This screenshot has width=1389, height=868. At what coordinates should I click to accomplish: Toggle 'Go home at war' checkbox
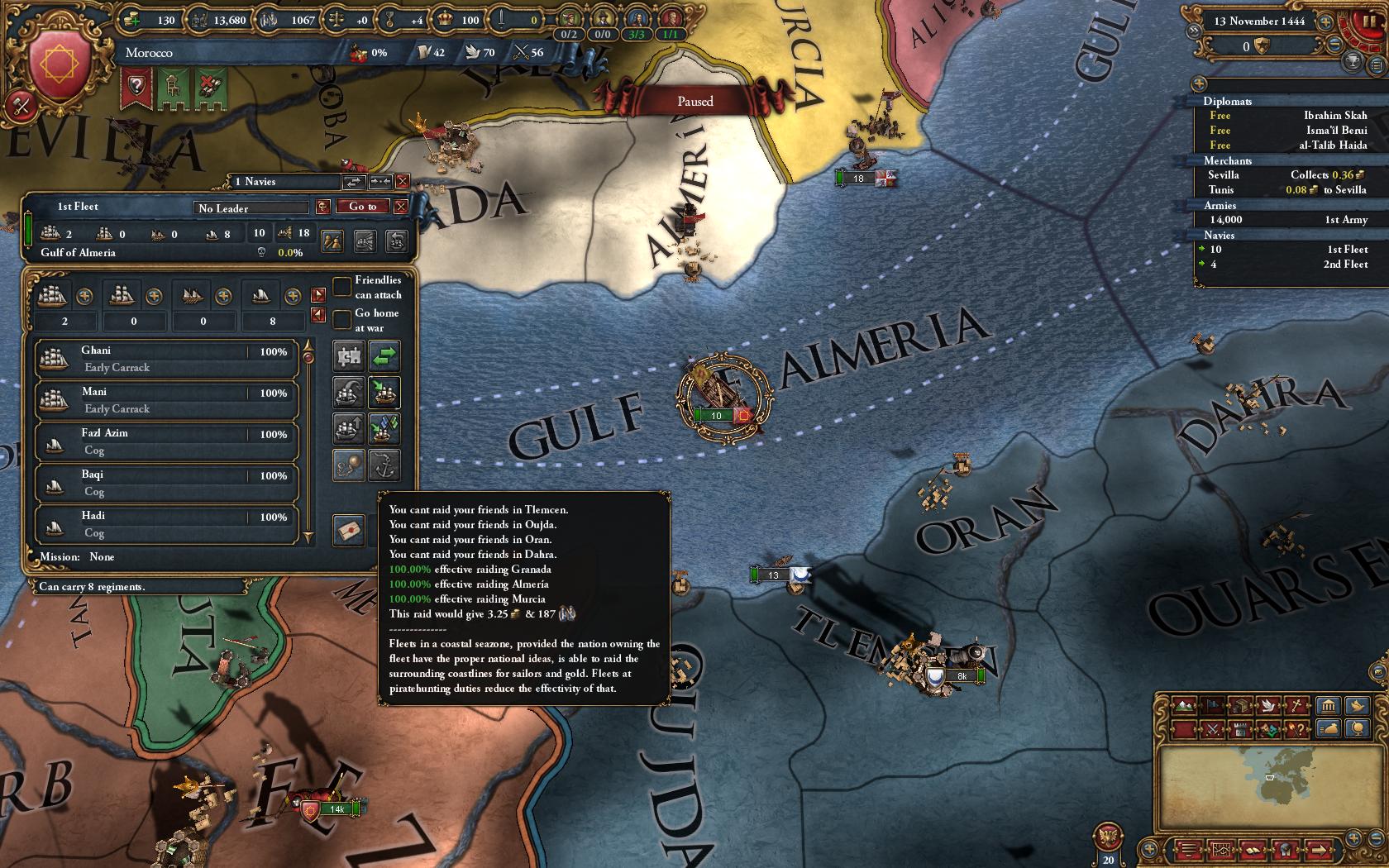[x=341, y=320]
